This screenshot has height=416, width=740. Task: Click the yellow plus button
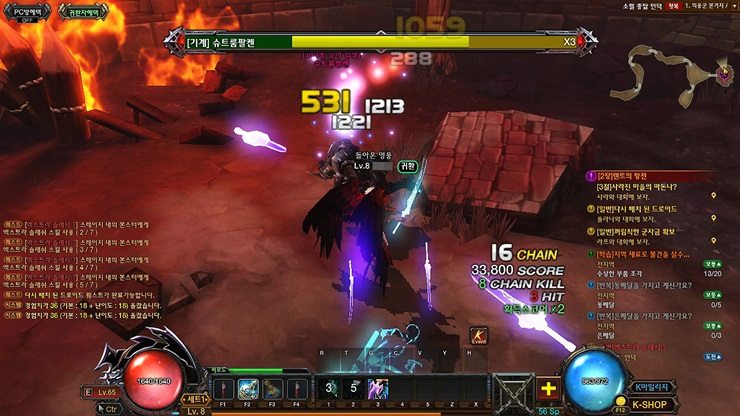[547, 389]
